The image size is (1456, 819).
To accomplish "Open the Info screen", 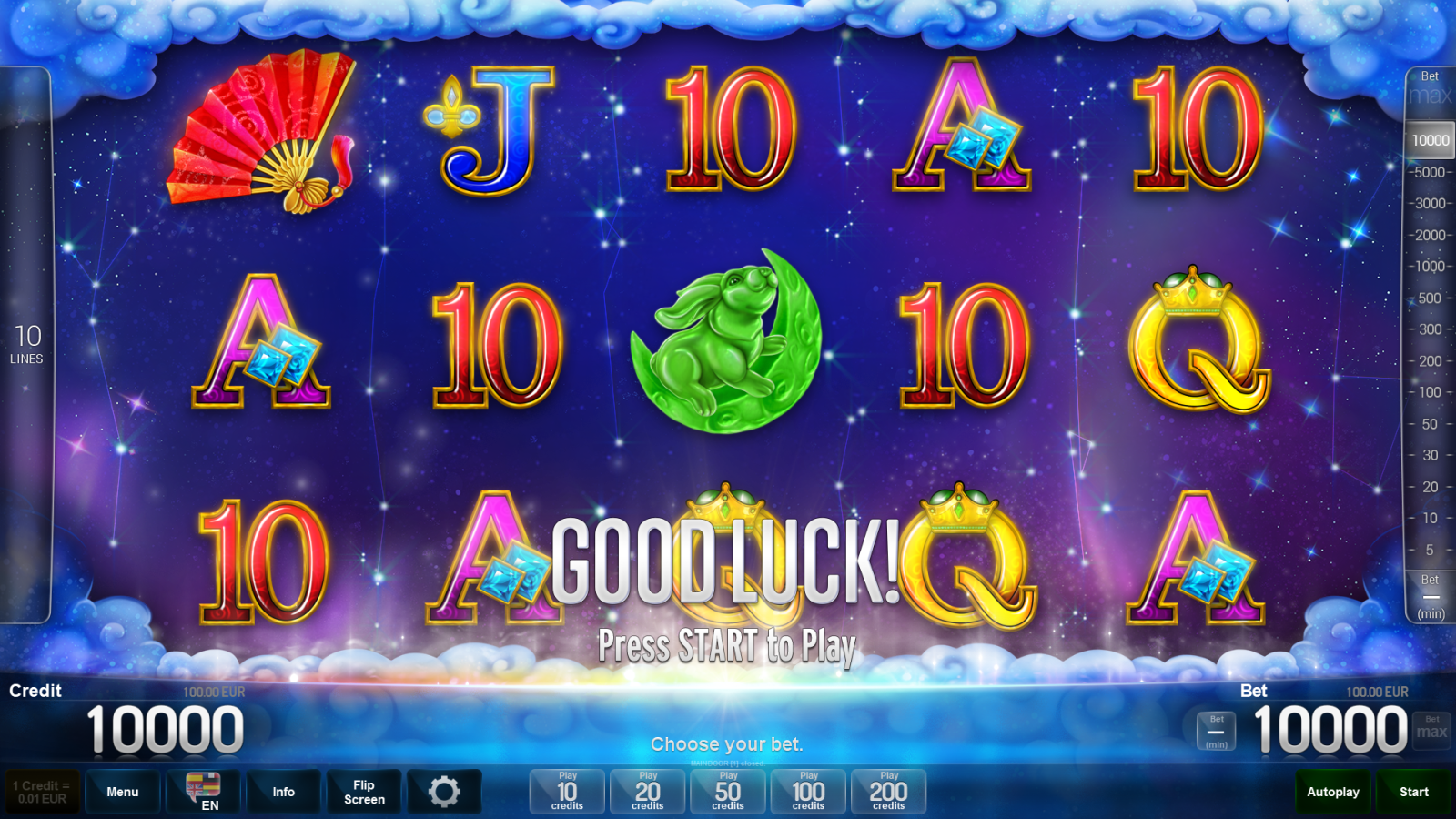I will pos(283,792).
